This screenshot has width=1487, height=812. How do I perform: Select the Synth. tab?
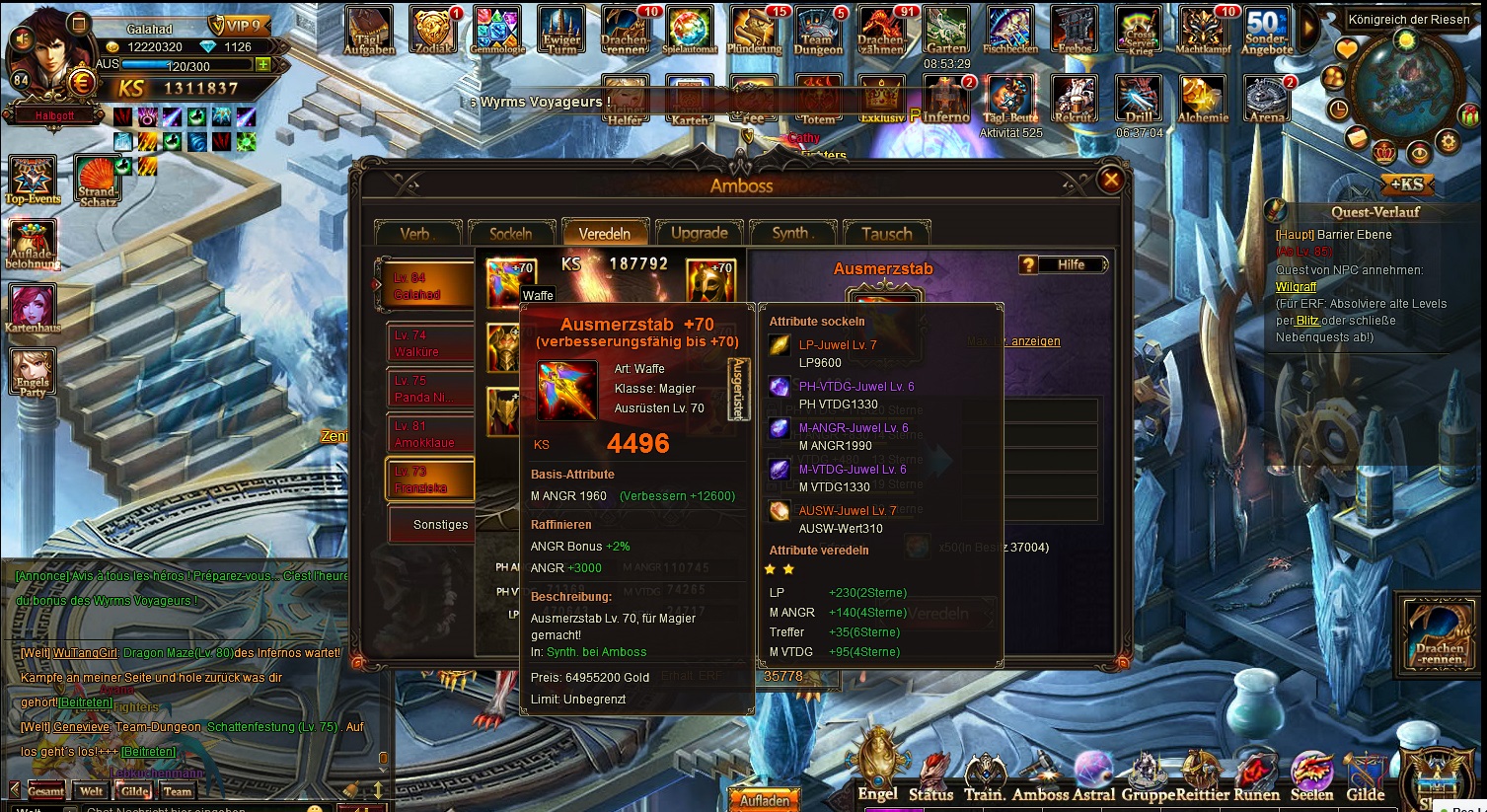[792, 234]
